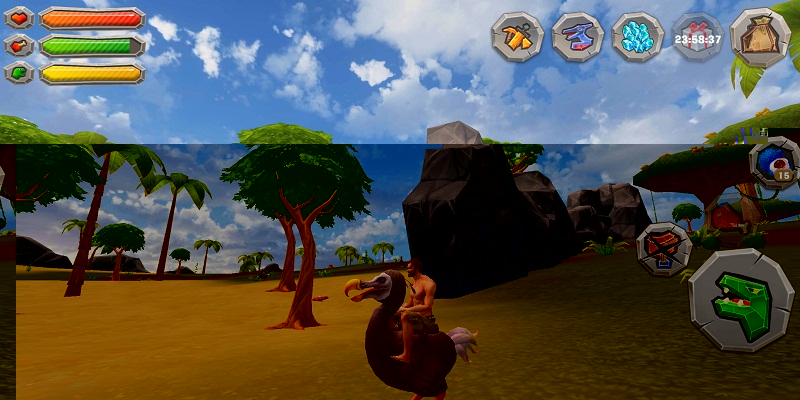Open the brown sack inventory bag
Viewport: 800px width, 400px height.
coord(760,37)
